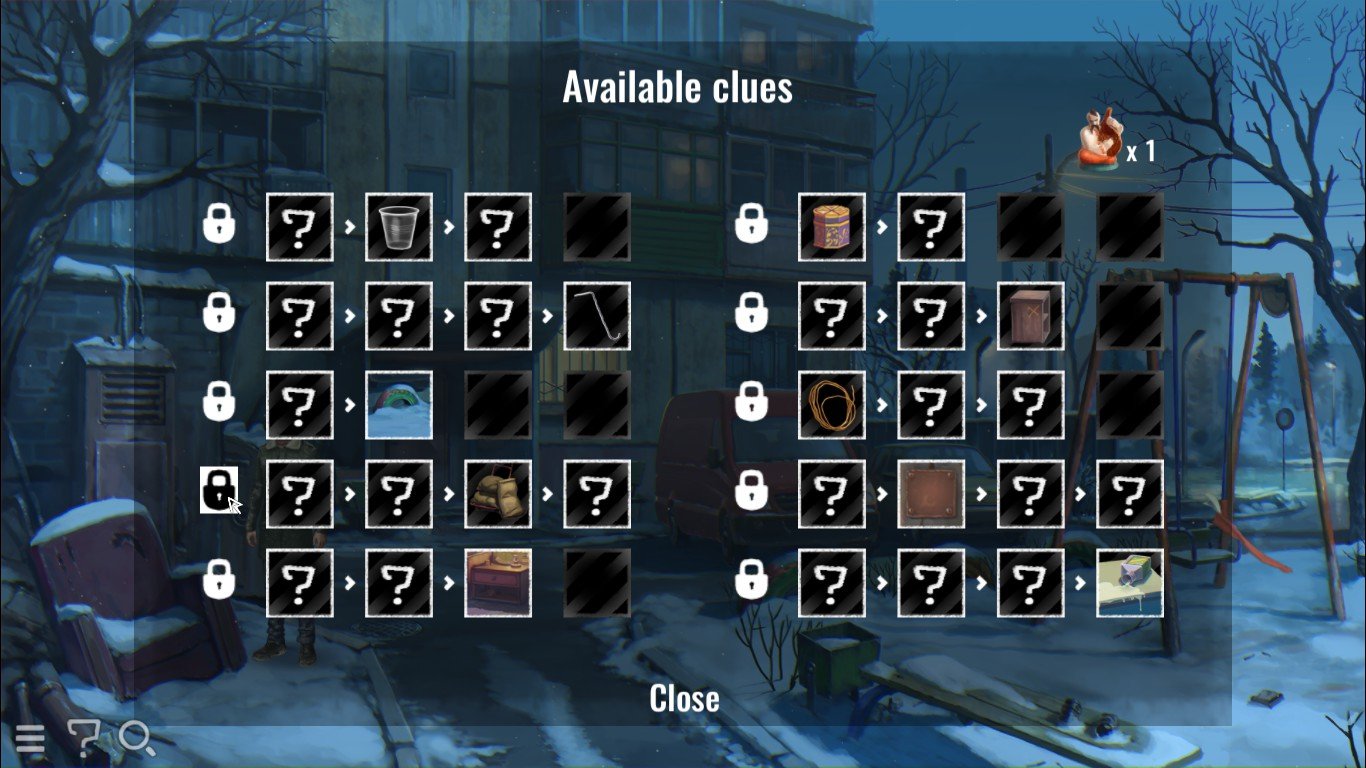Image resolution: width=1366 pixels, height=768 pixels.
Task: Unlock the padlock beside the tin can row
Action: (x=751, y=224)
